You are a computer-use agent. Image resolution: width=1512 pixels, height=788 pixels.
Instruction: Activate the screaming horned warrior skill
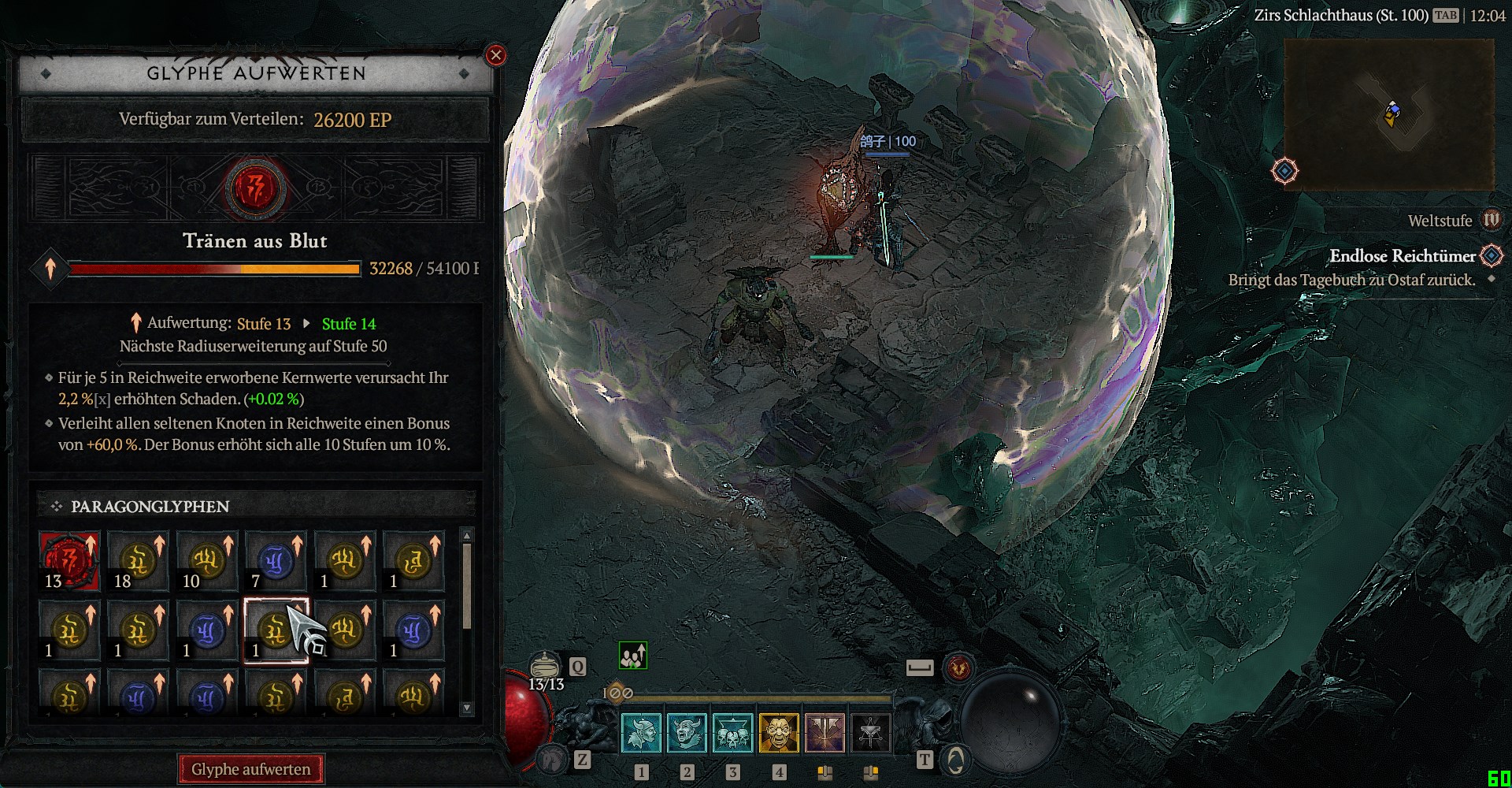[687, 733]
